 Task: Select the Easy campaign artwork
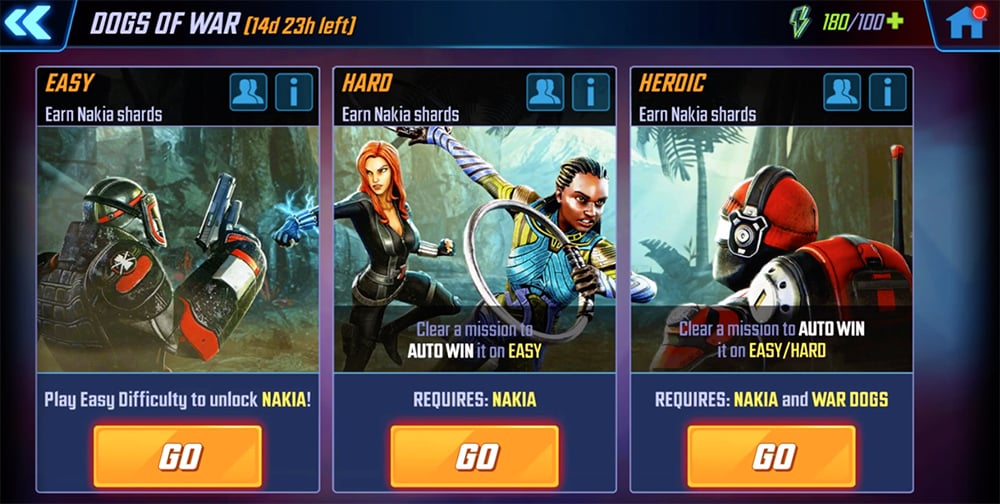(x=178, y=248)
